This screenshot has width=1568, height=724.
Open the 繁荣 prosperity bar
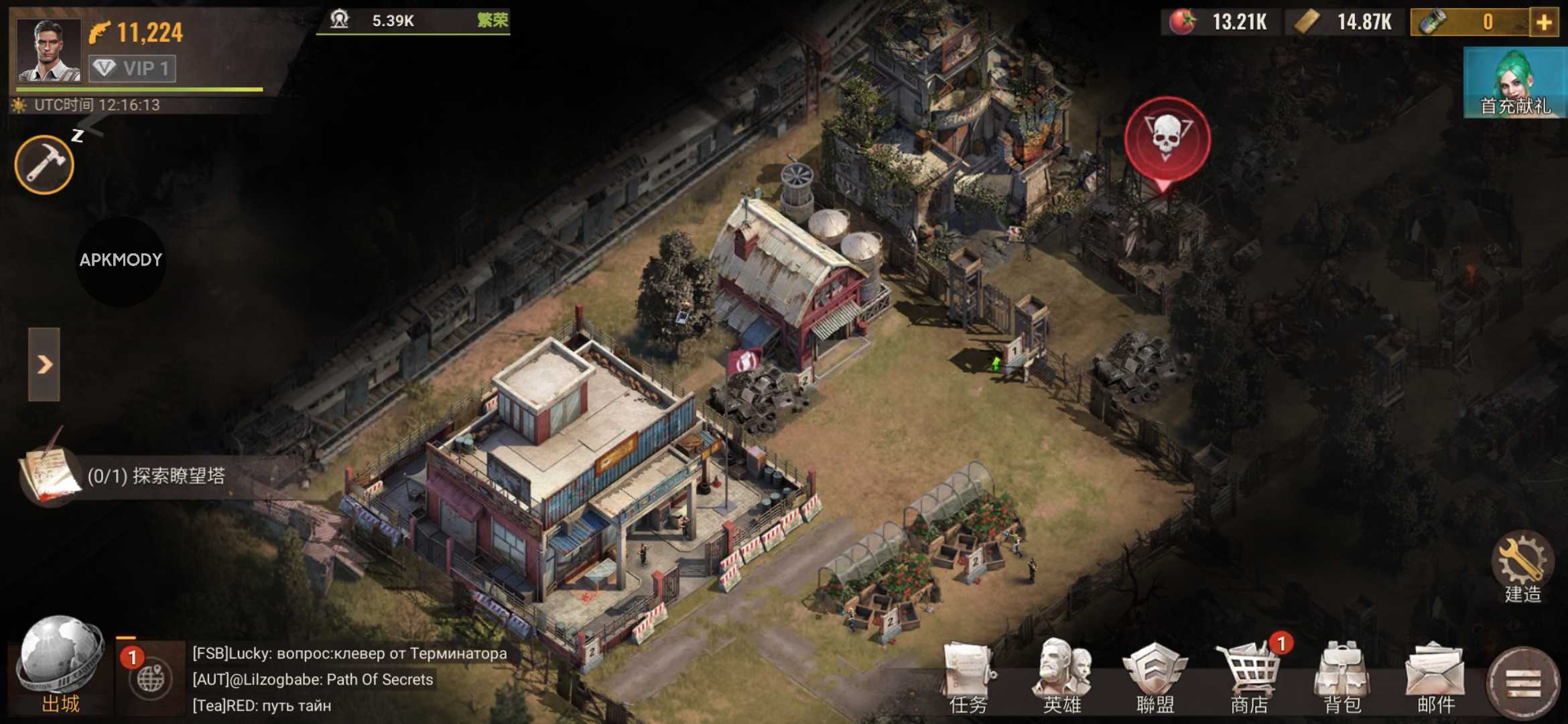[x=413, y=21]
